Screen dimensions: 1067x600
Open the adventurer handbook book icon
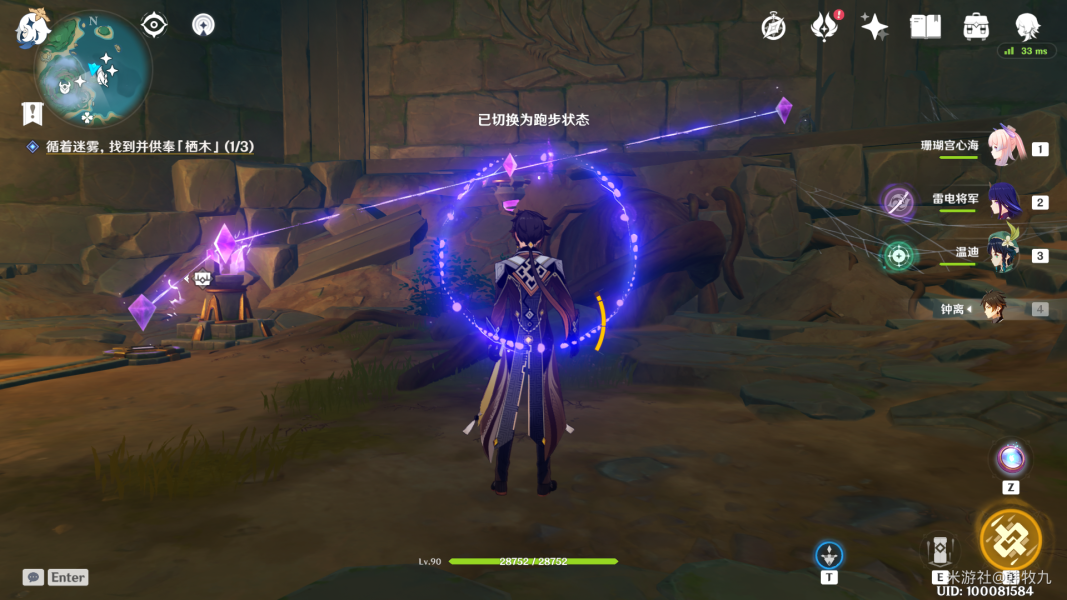(x=925, y=27)
